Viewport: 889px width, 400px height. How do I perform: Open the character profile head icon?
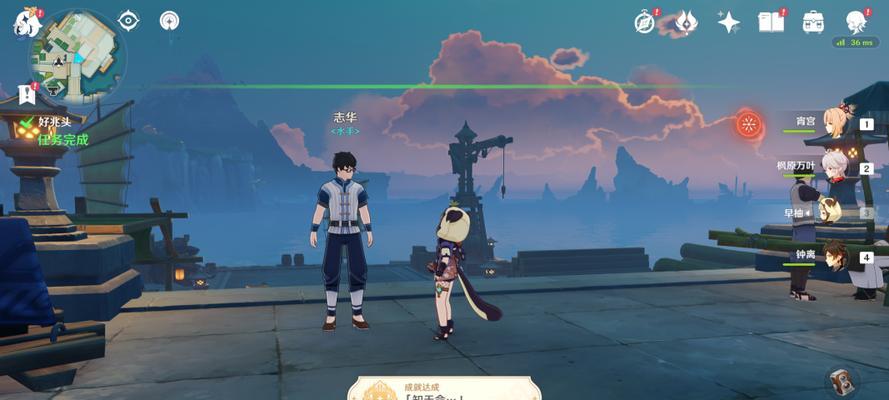(856, 21)
